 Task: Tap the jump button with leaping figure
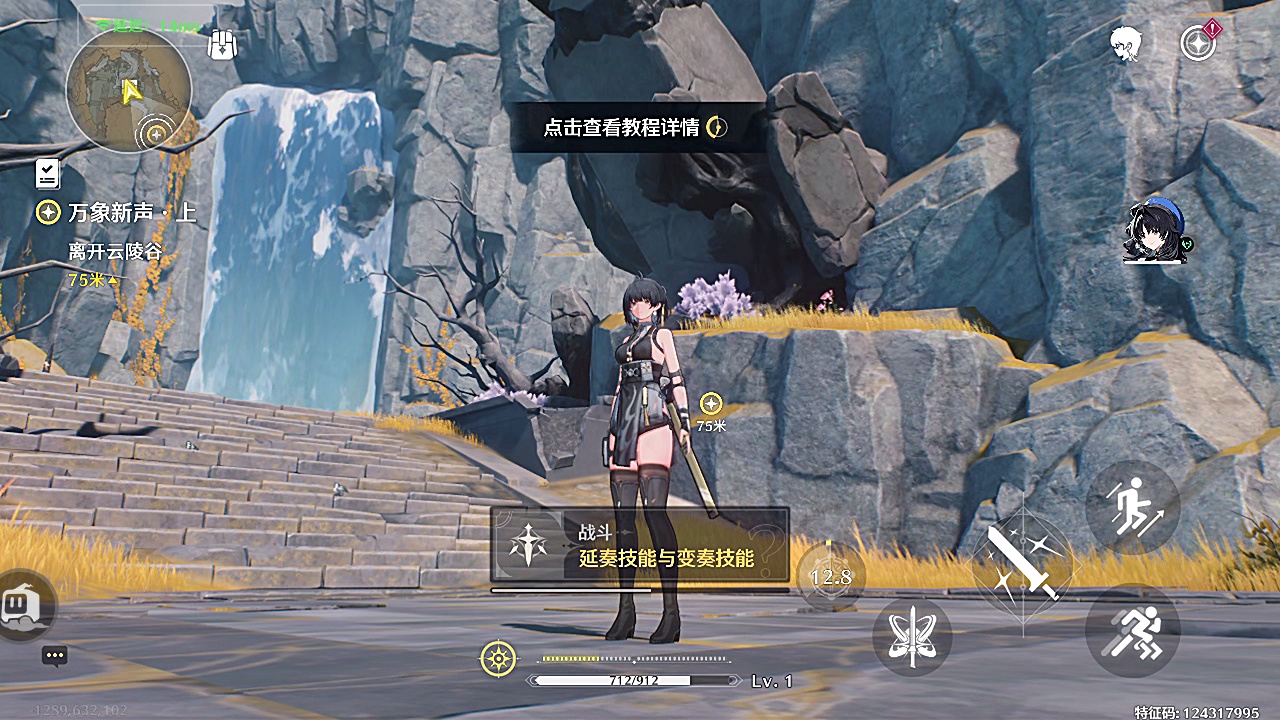point(1133,507)
